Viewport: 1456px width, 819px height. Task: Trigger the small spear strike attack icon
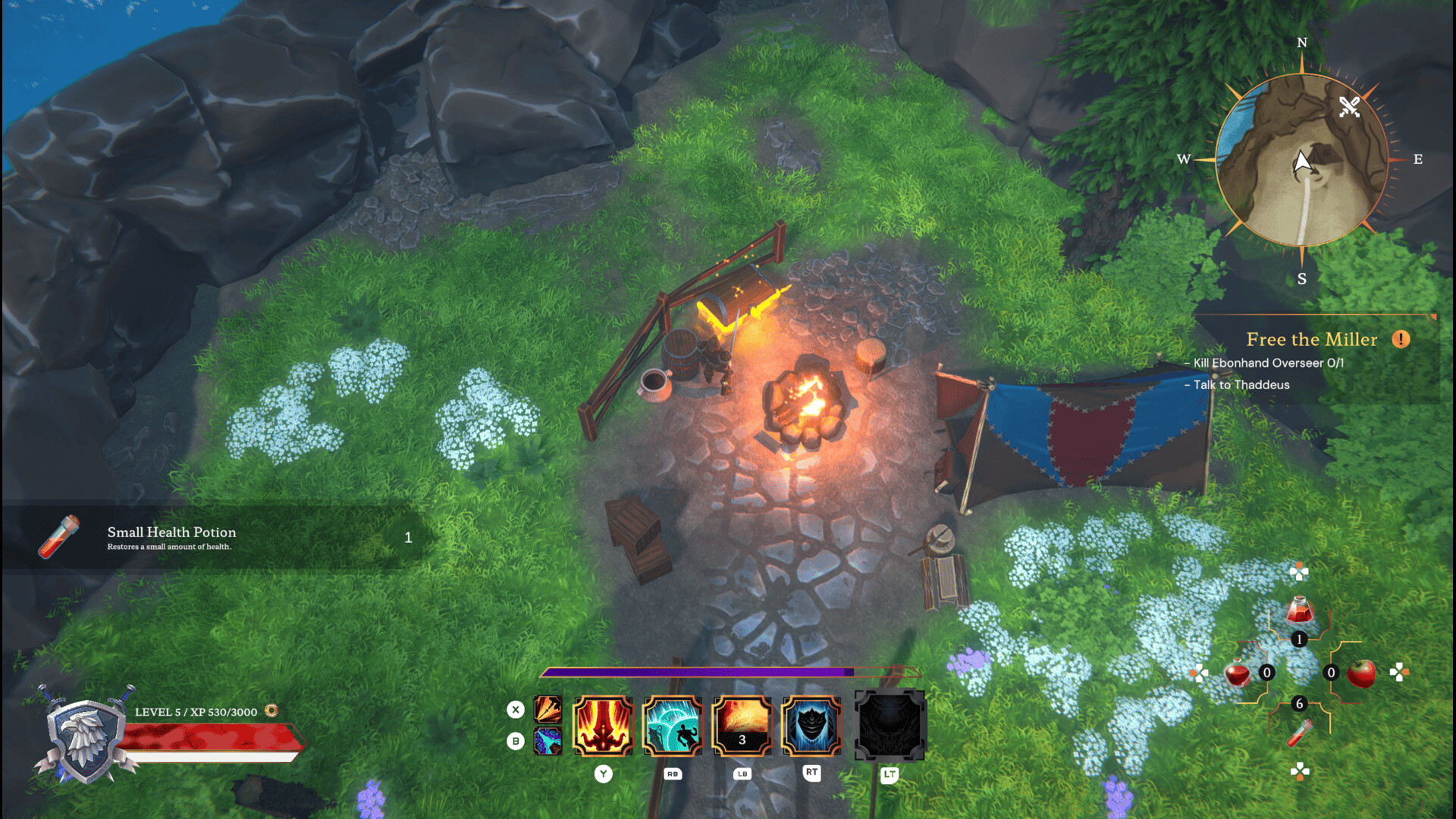pyautogui.click(x=548, y=709)
